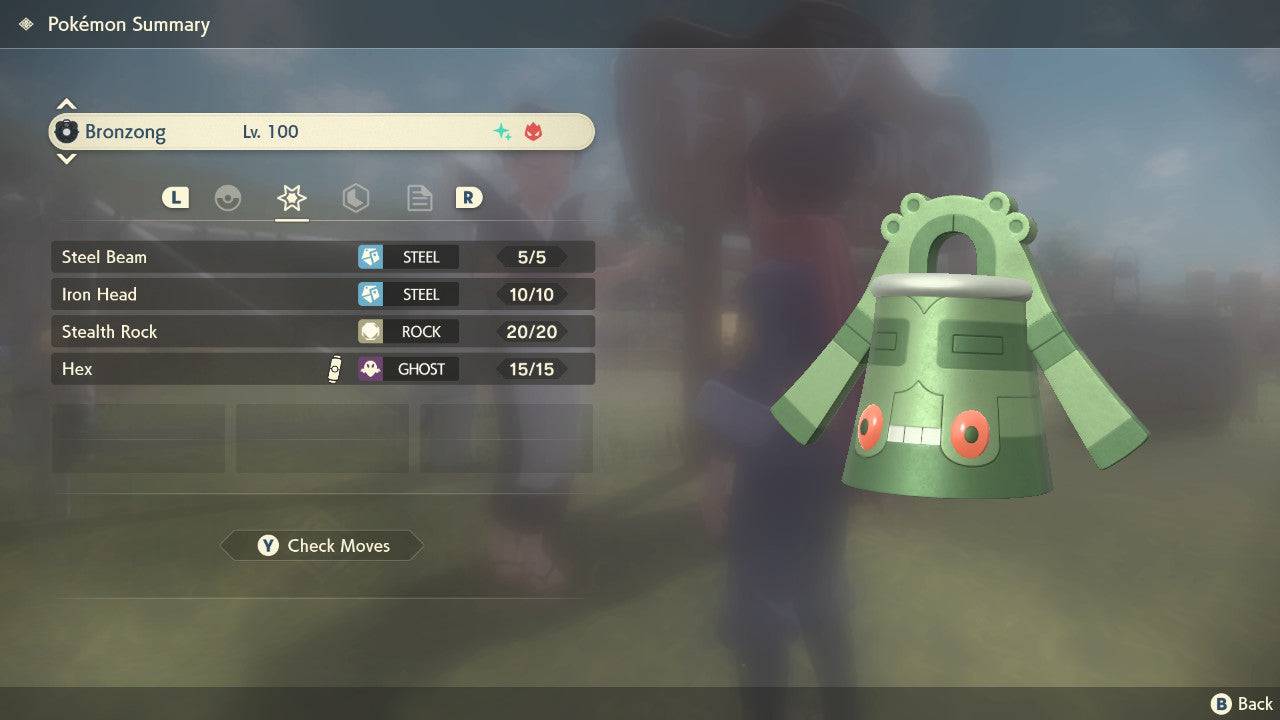The image size is (1280, 720).
Task: Switch to the hexagon stats tab
Action: (355, 198)
